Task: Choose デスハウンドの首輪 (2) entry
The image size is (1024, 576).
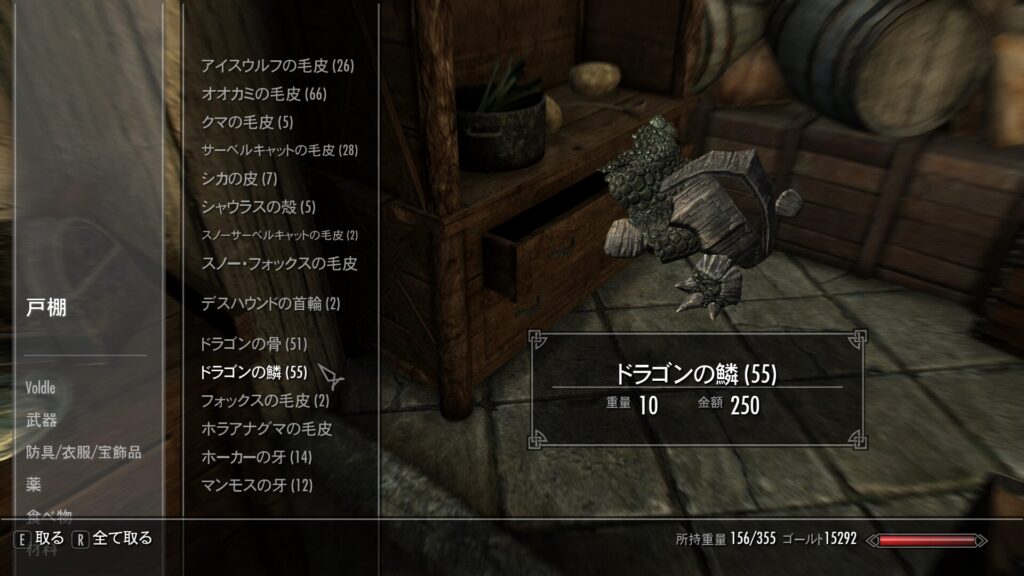Action: pos(271,303)
